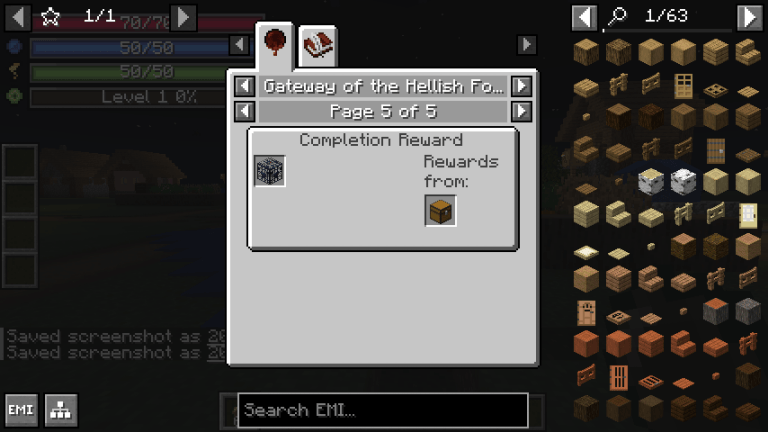Go to next item index page
The height and width of the screenshot is (432, 768).
(749, 17)
